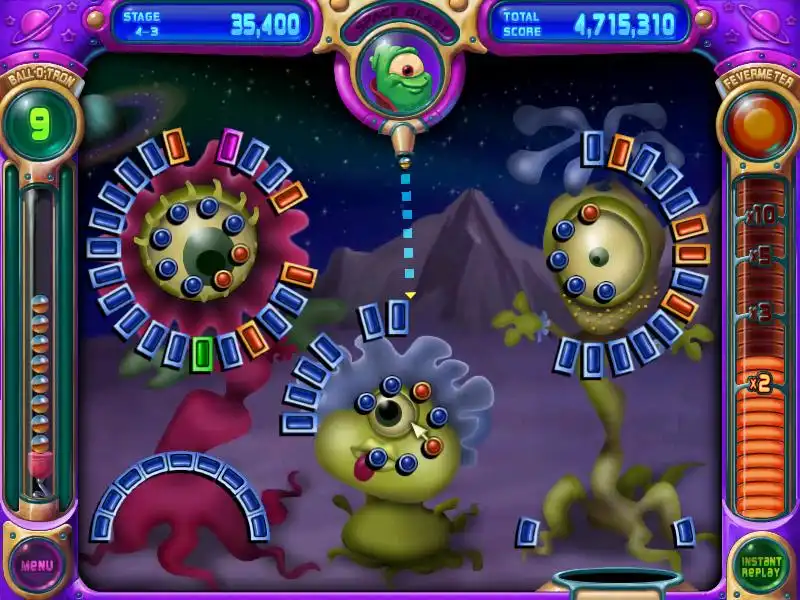800x600 pixels.
Task: Click the Instant Replay button
Action: [x=760, y=565]
